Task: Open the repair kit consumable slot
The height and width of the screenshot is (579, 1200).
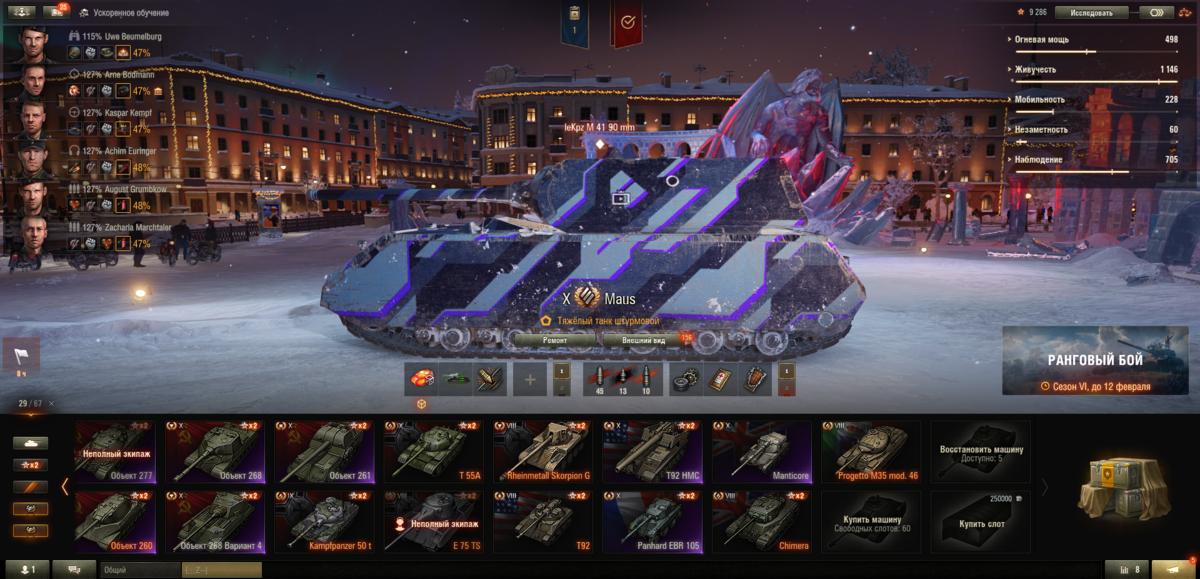Action: 686,380
